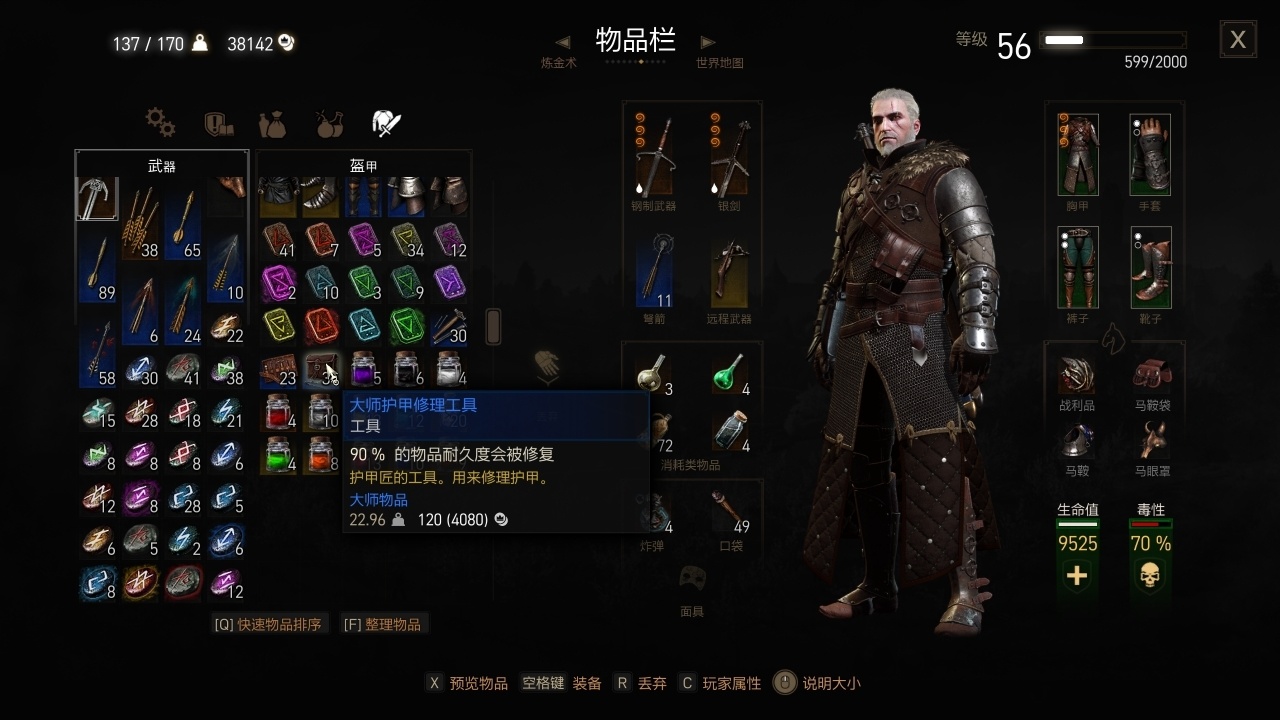Click the 整理物品 organize items button
This screenshot has height=720, width=1280.
pyautogui.click(x=385, y=623)
